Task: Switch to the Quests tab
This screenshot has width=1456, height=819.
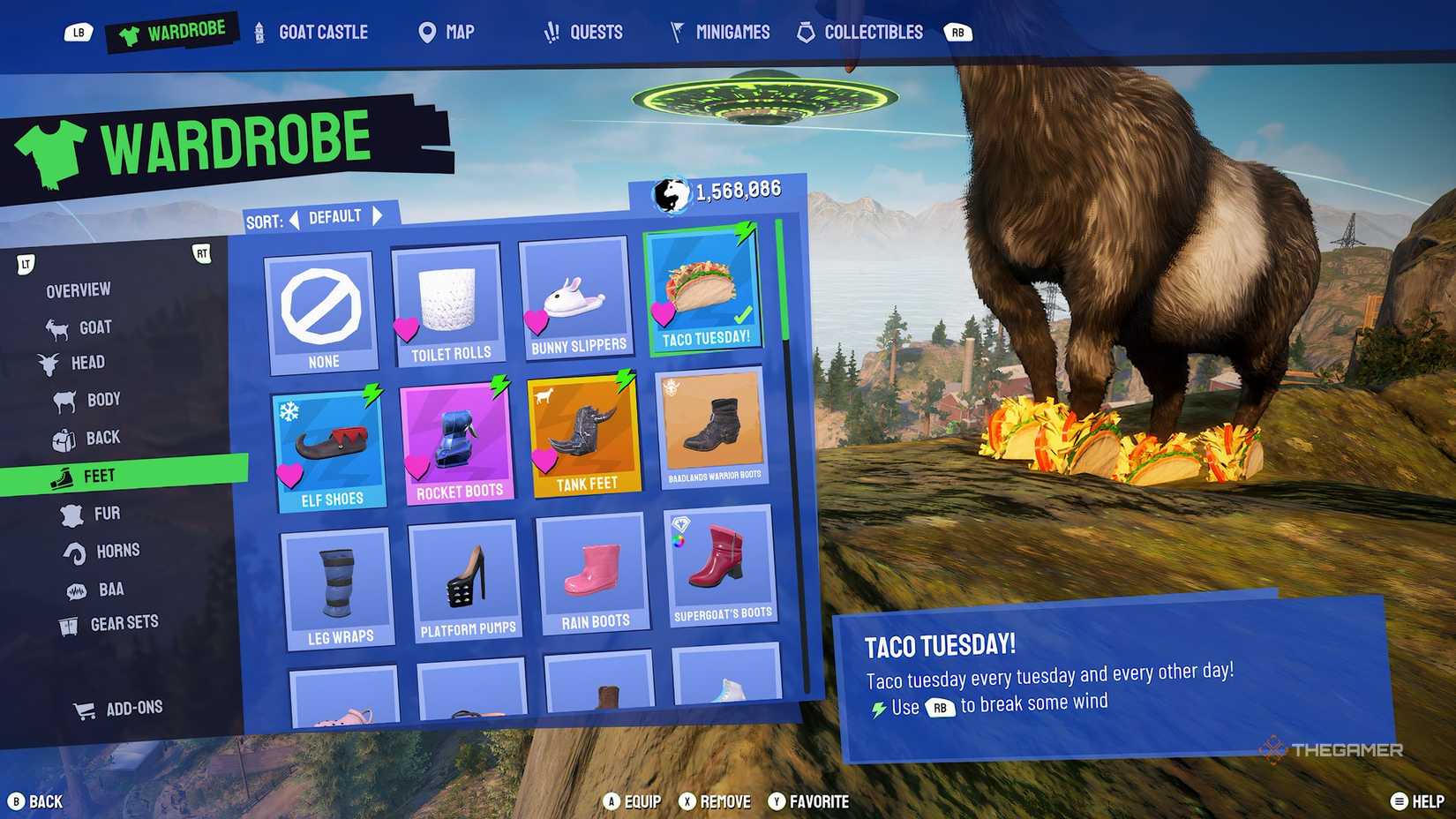Action: [582, 32]
